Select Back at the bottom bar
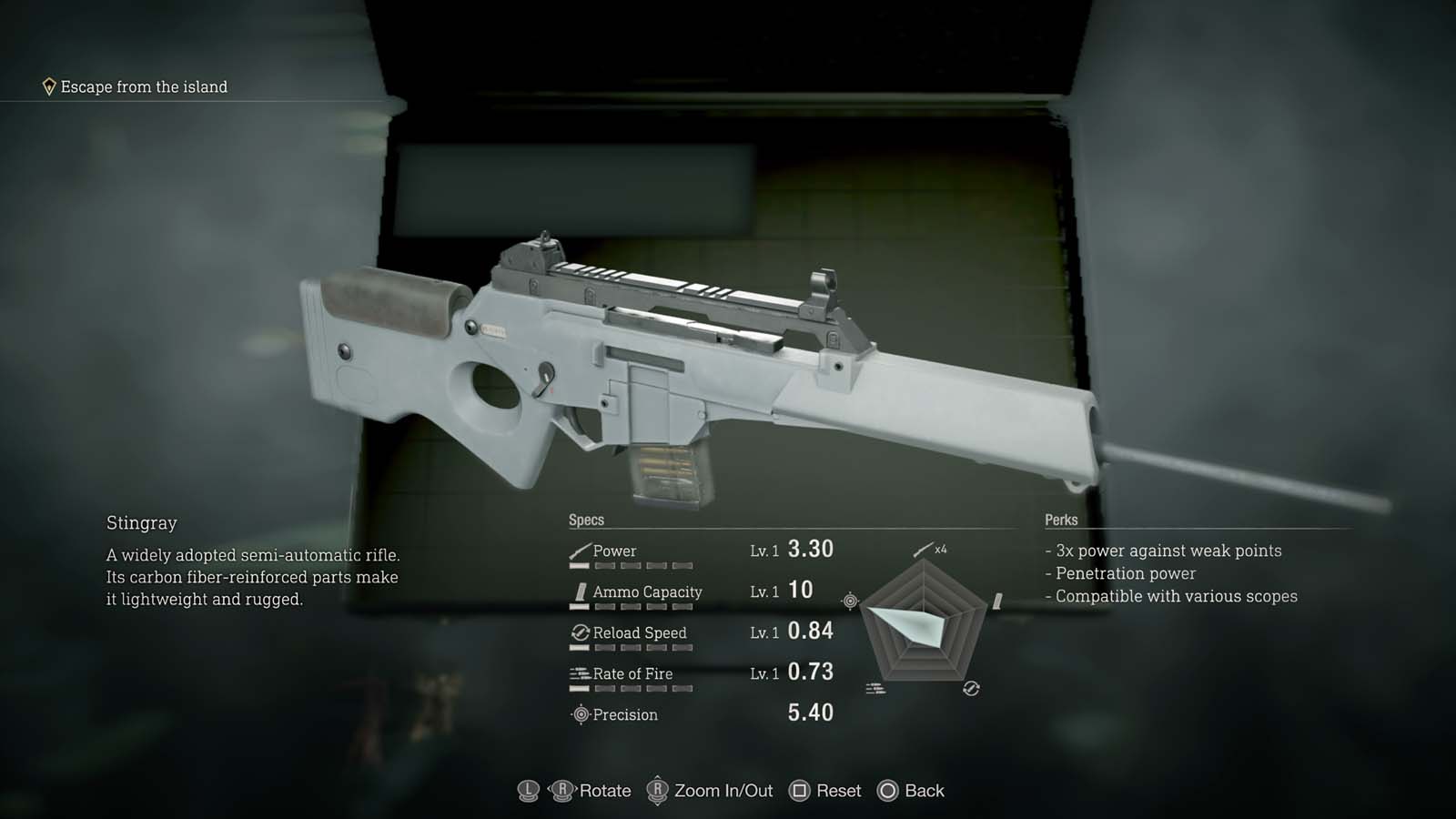 [911, 791]
